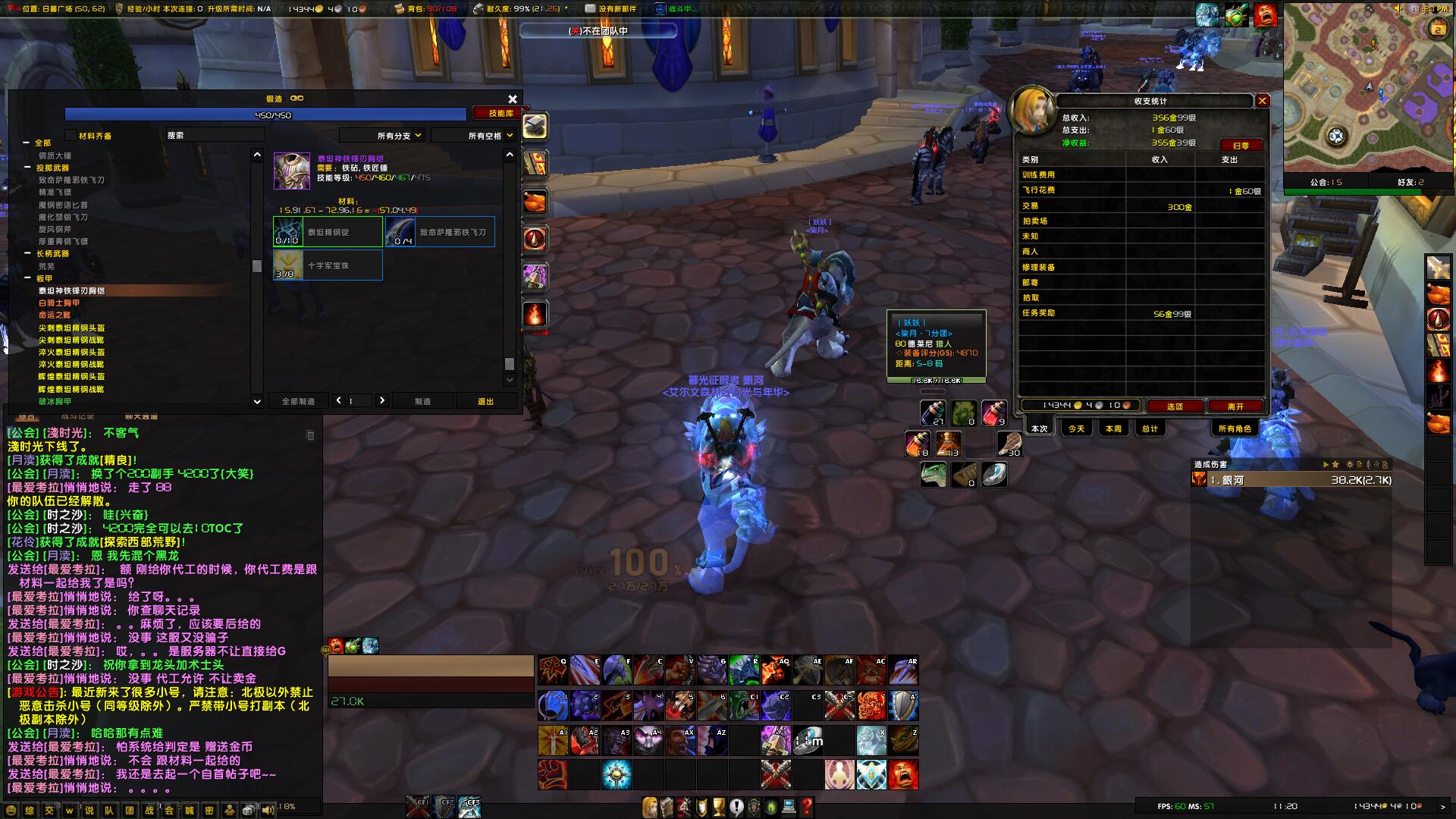Image resolution: width=1456 pixels, height=819 pixels.
Task: Close the 锻造 profession window
Action: tap(513, 99)
